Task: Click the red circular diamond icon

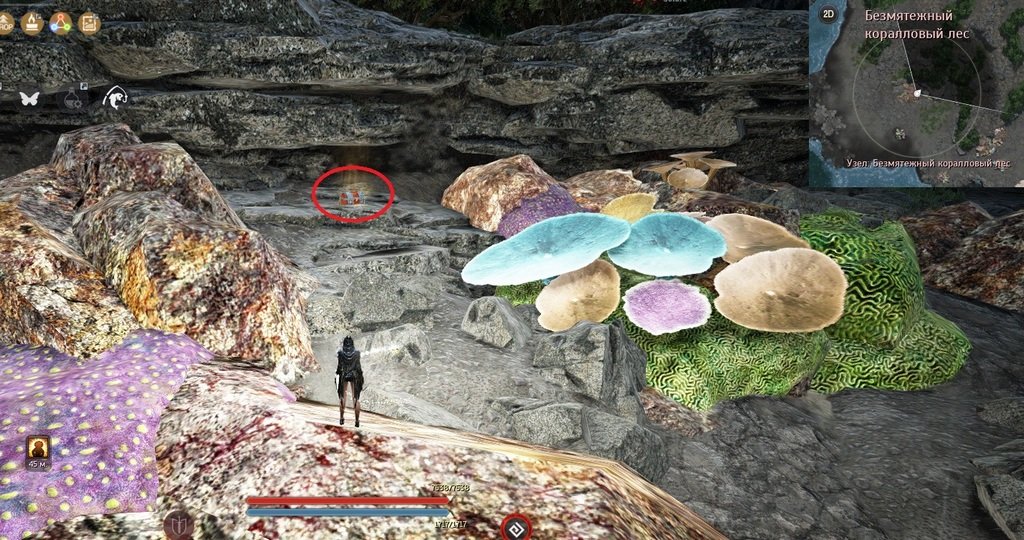Action: pyautogui.click(x=516, y=525)
